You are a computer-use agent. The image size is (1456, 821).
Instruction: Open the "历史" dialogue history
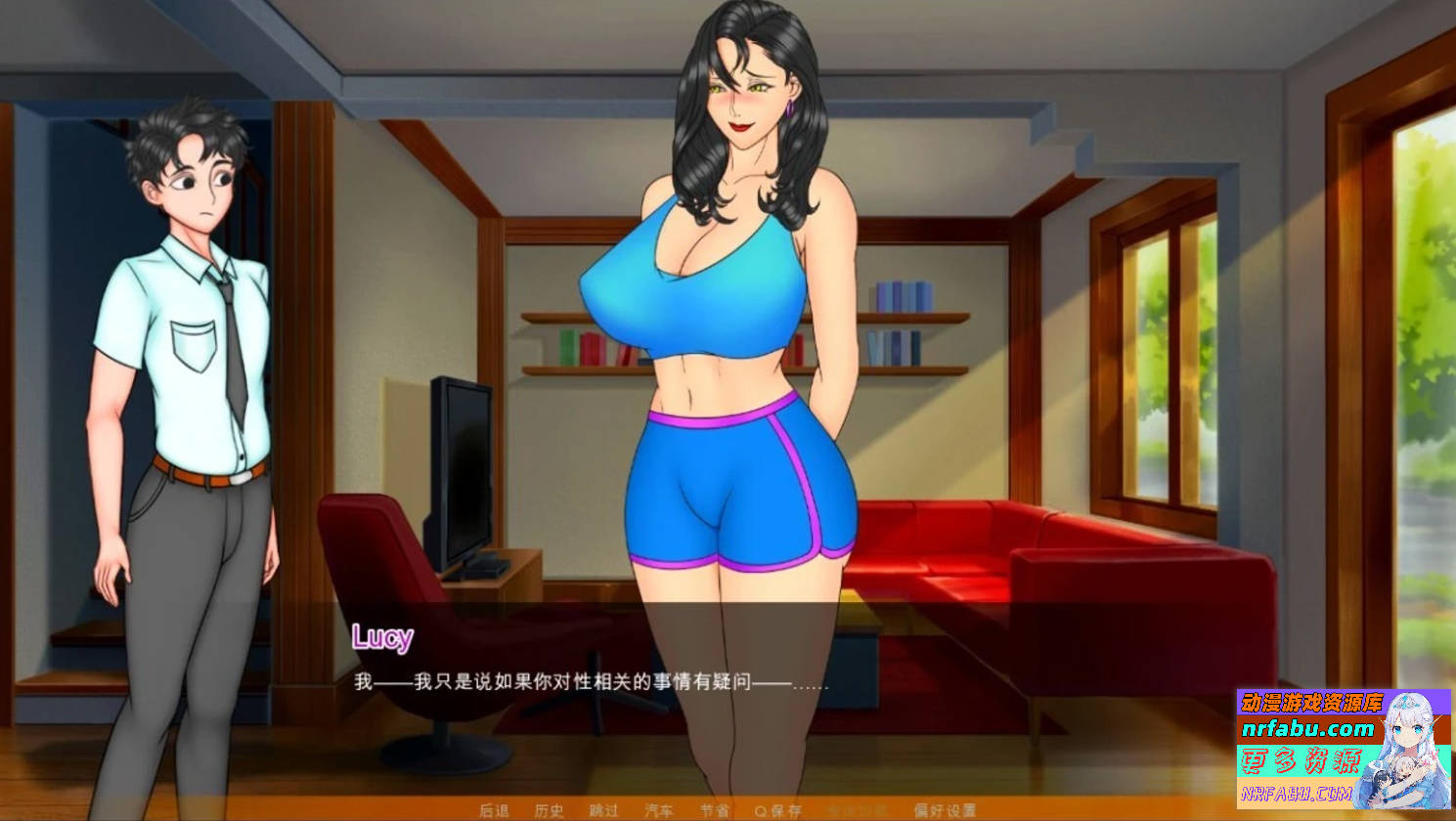(551, 811)
